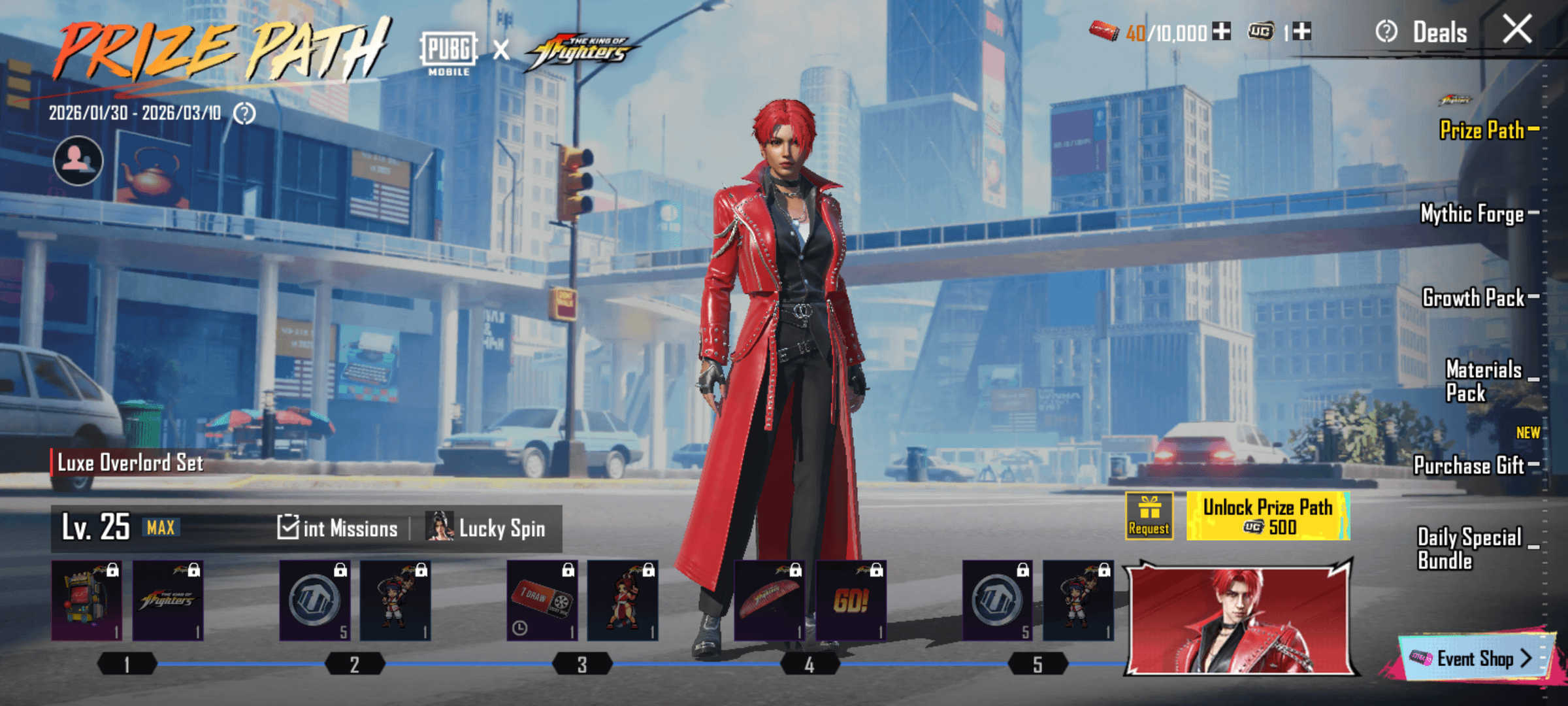Open the Daily Special Bundle tab
Screen dimensions: 1568x706
[1469, 548]
